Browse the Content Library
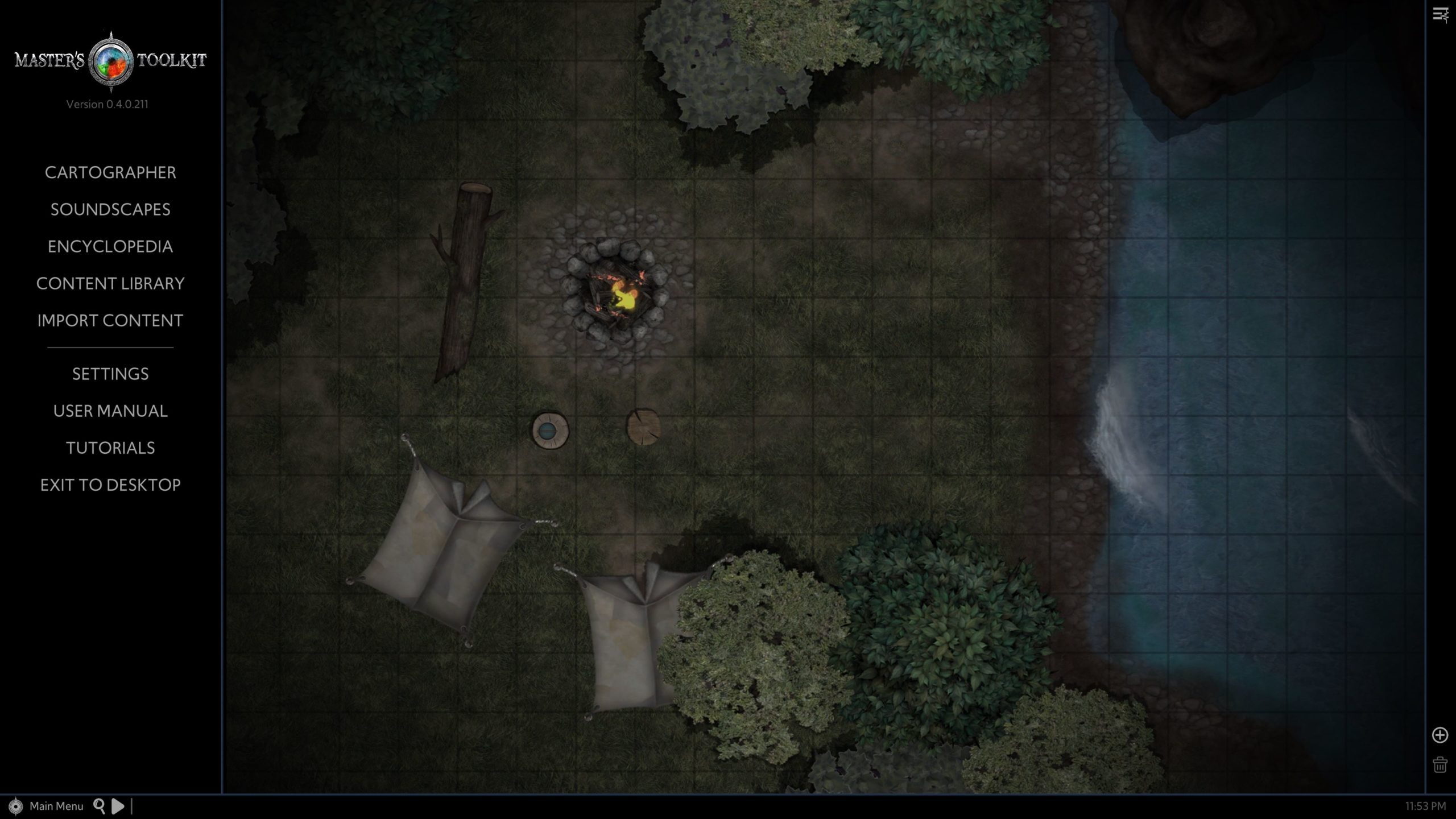This screenshot has height=819, width=1456. point(110,283)
